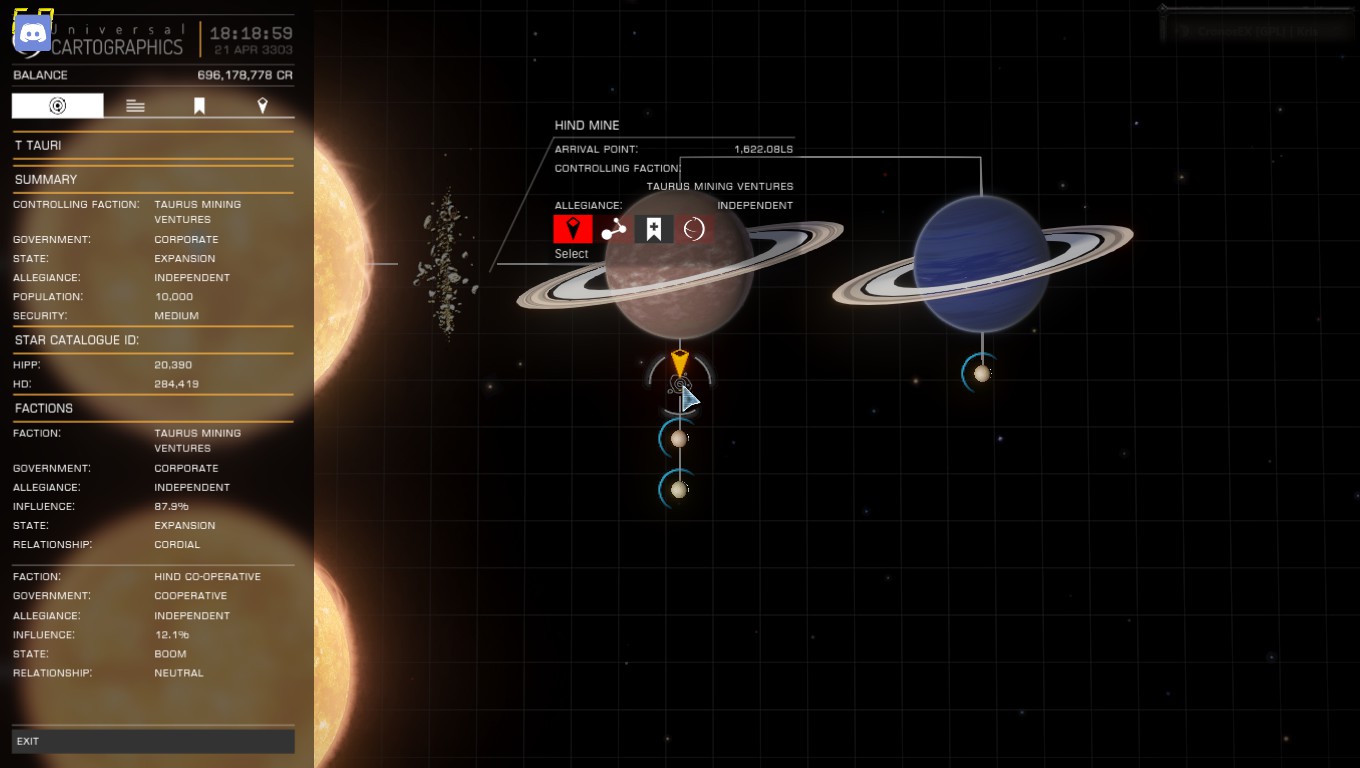Switch to the location pin tab
The width and height of the screenshot is (1360, 768).
[262, 106]
